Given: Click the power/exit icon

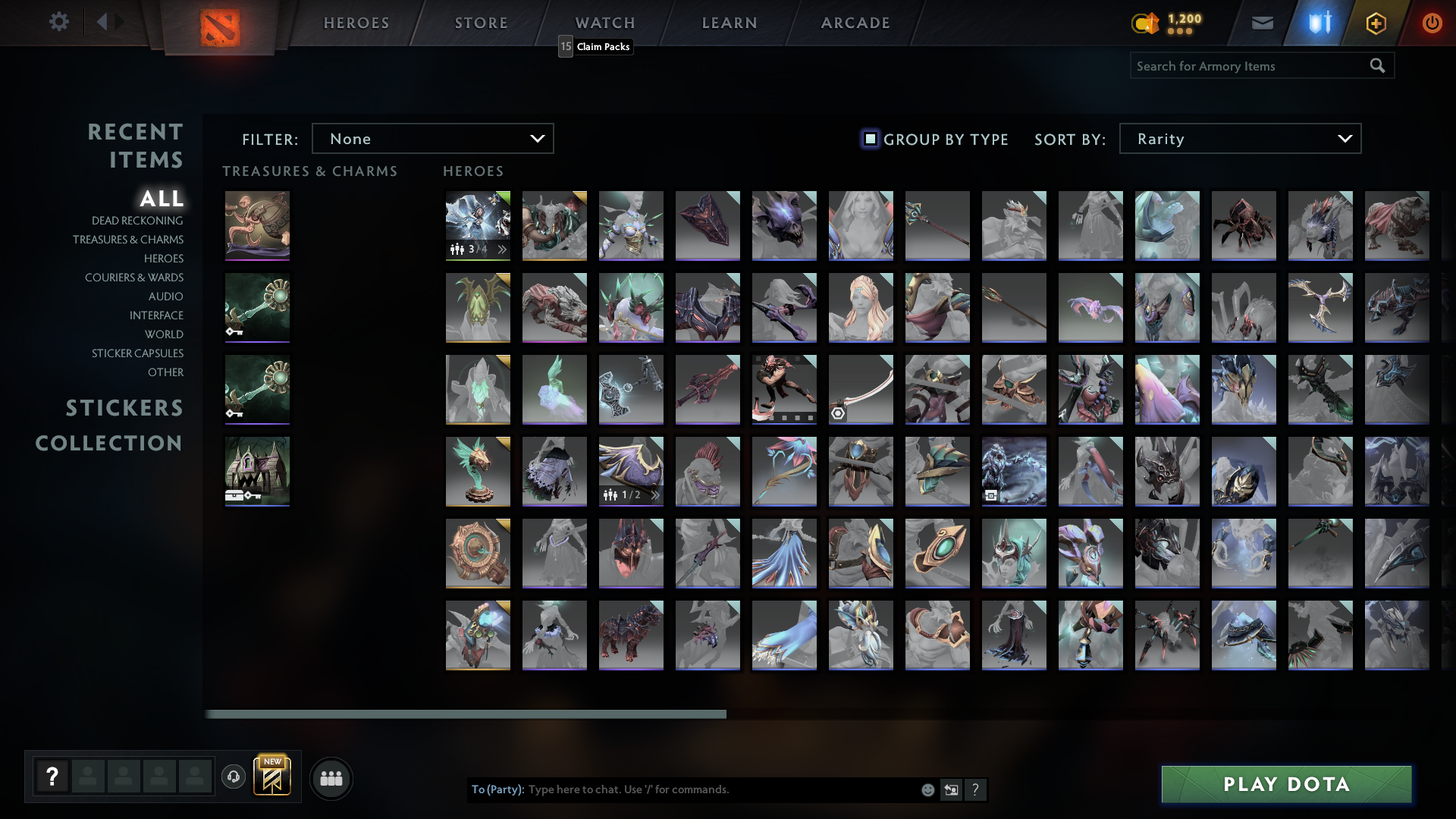Looking at the screenshot, I should [1432, 23].
